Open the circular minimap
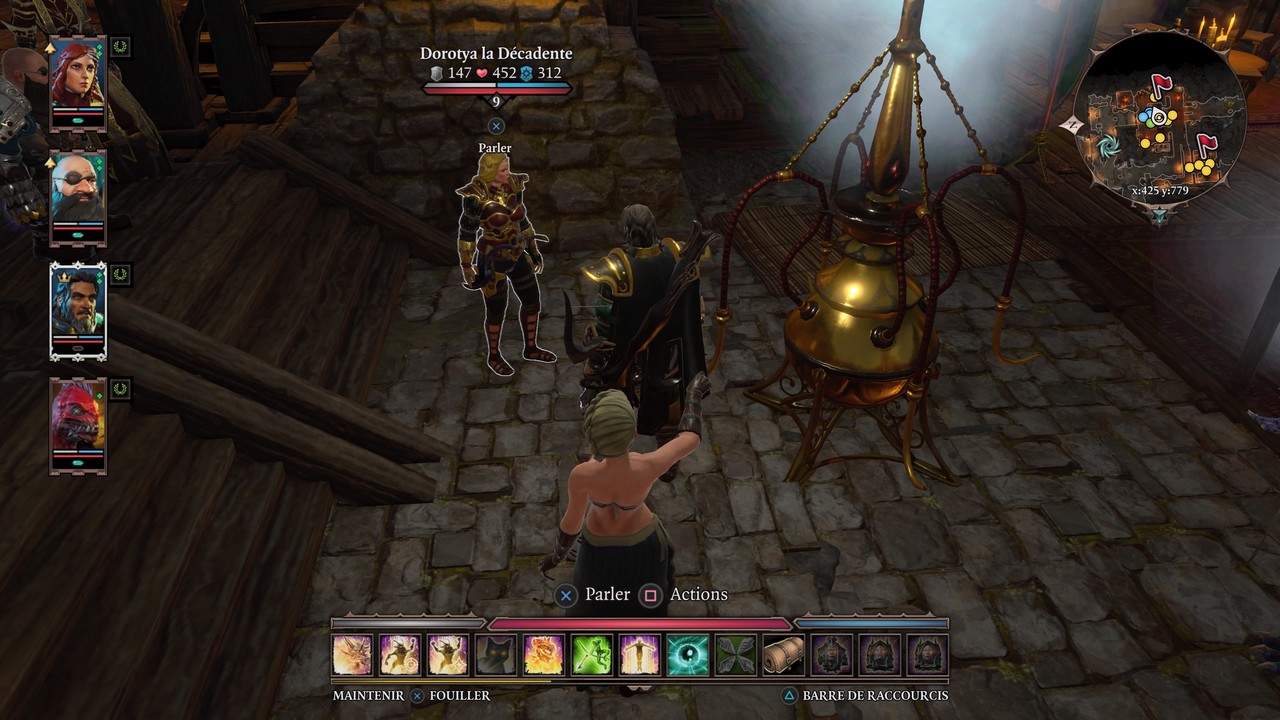 1159,118
